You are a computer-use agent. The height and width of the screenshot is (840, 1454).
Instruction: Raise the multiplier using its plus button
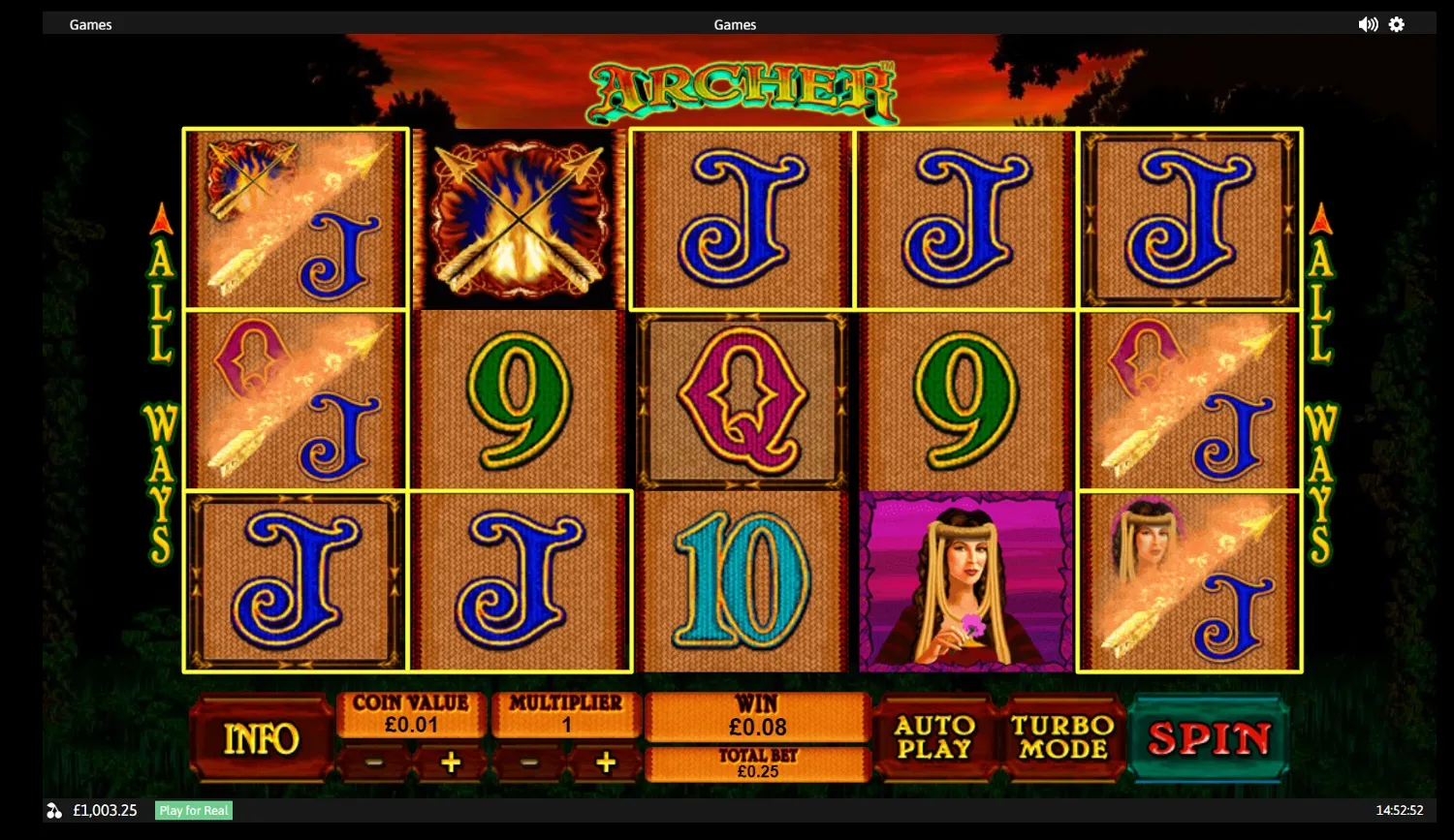(x=605, y=762)
